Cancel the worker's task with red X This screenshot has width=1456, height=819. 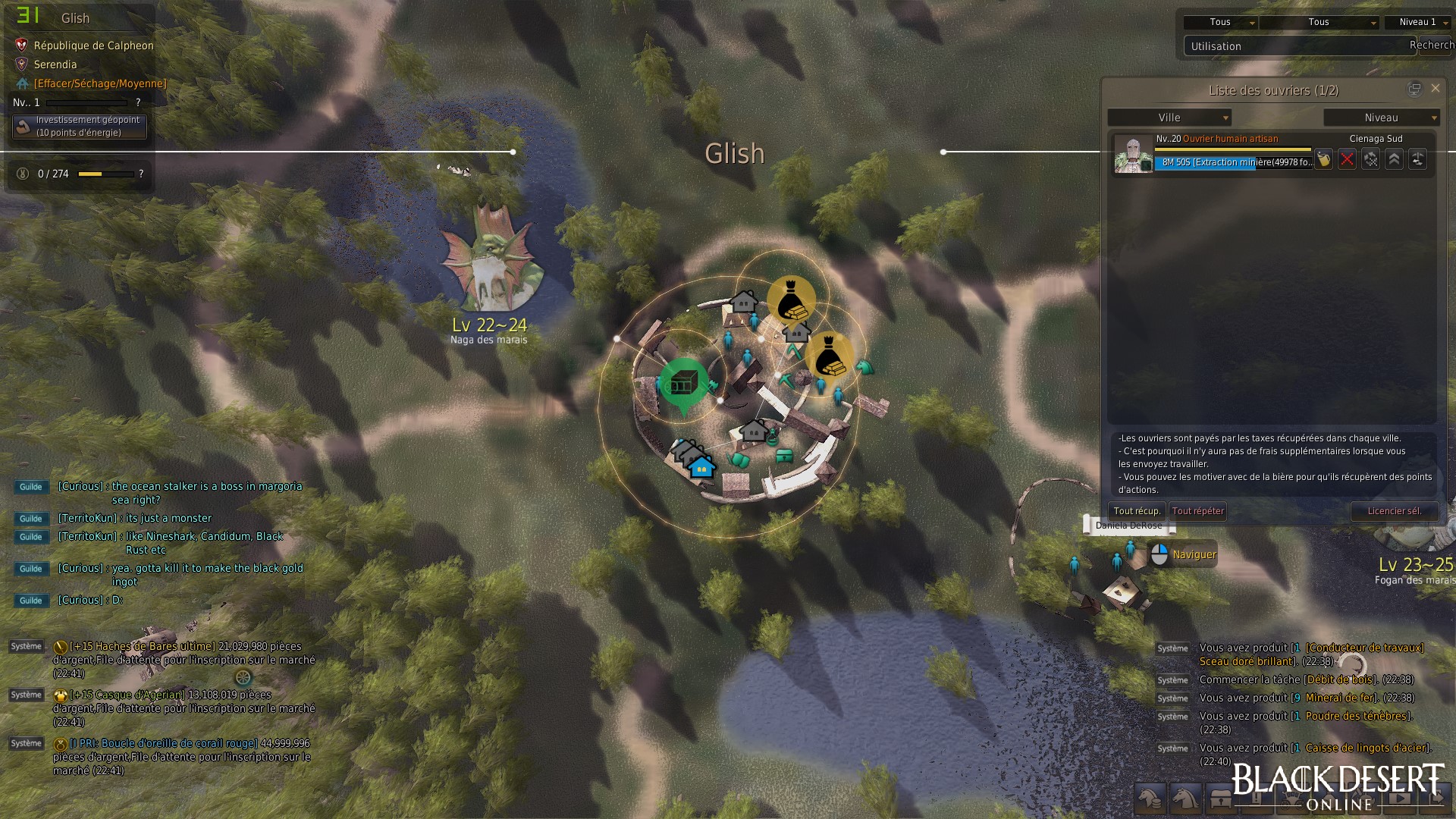pyautogui.click(x=1347, y=159)
